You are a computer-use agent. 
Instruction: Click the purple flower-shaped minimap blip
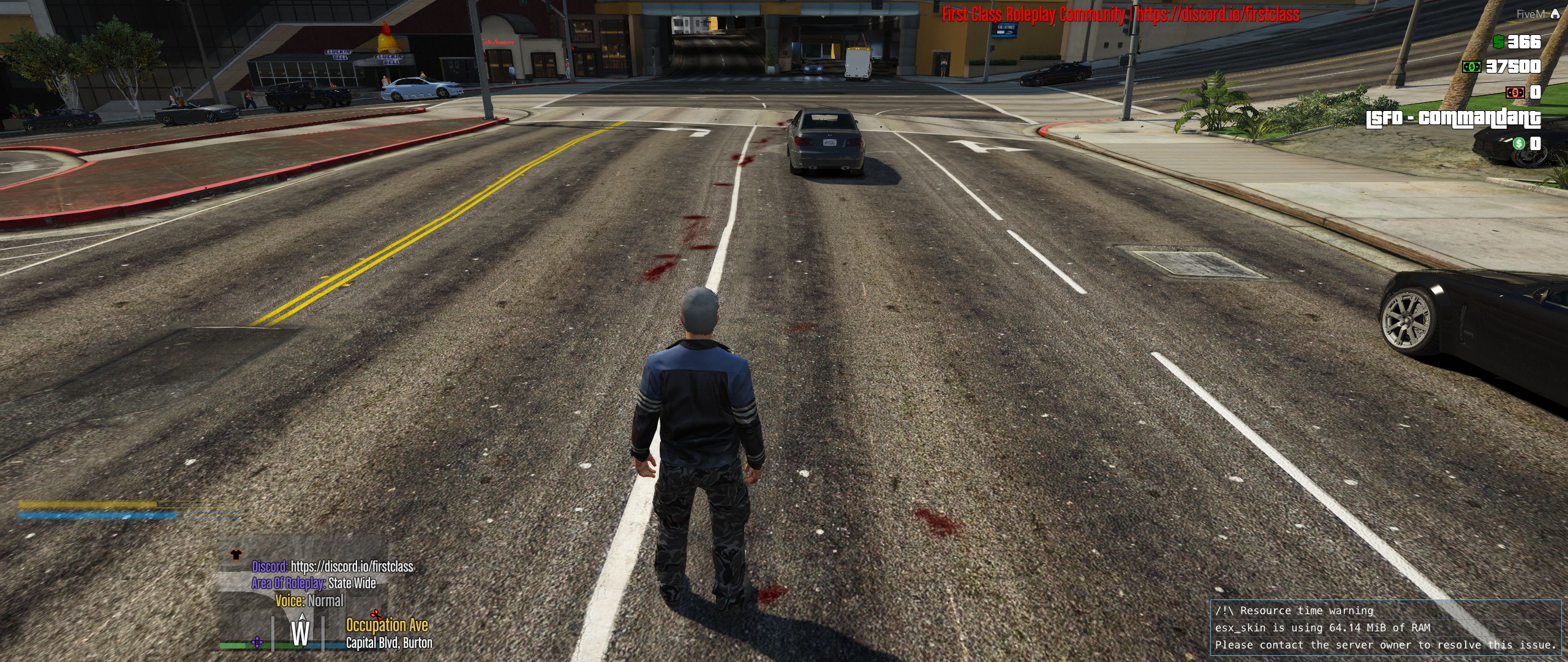(257, 642)
